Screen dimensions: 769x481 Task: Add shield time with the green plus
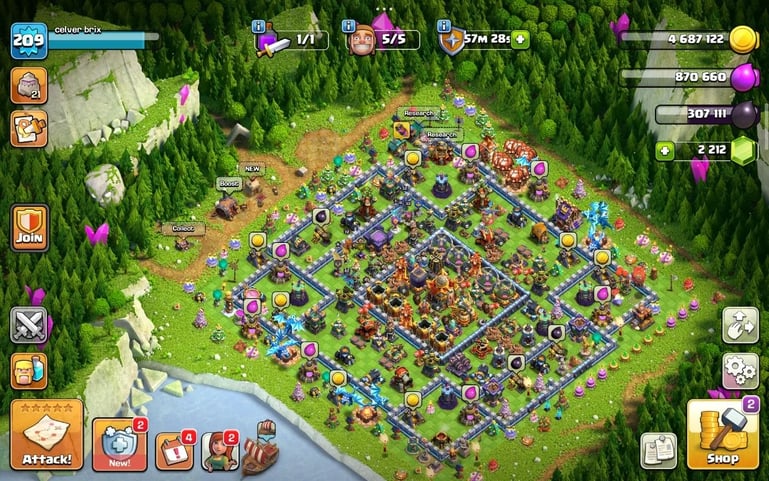520,40
